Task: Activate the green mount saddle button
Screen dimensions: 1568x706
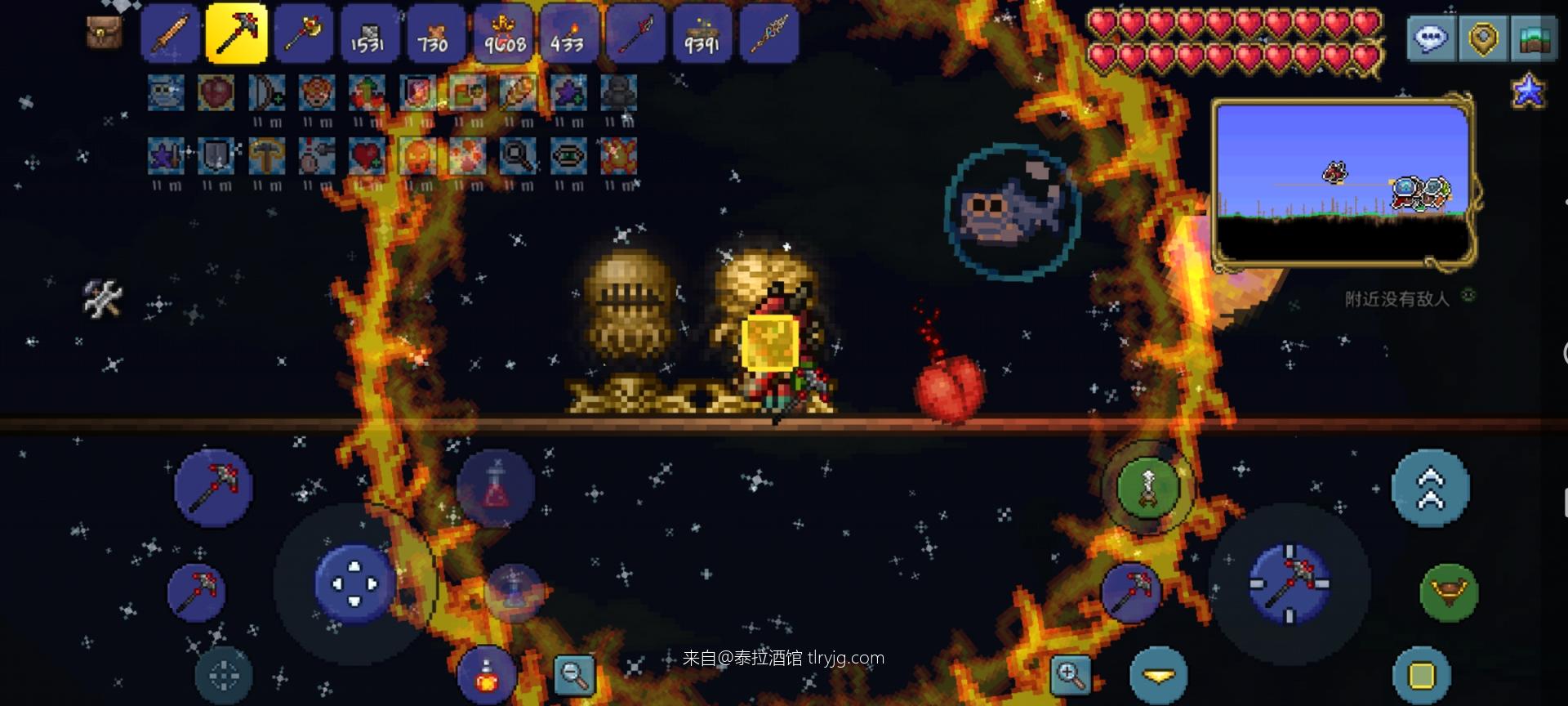Action: [1448, 591]
